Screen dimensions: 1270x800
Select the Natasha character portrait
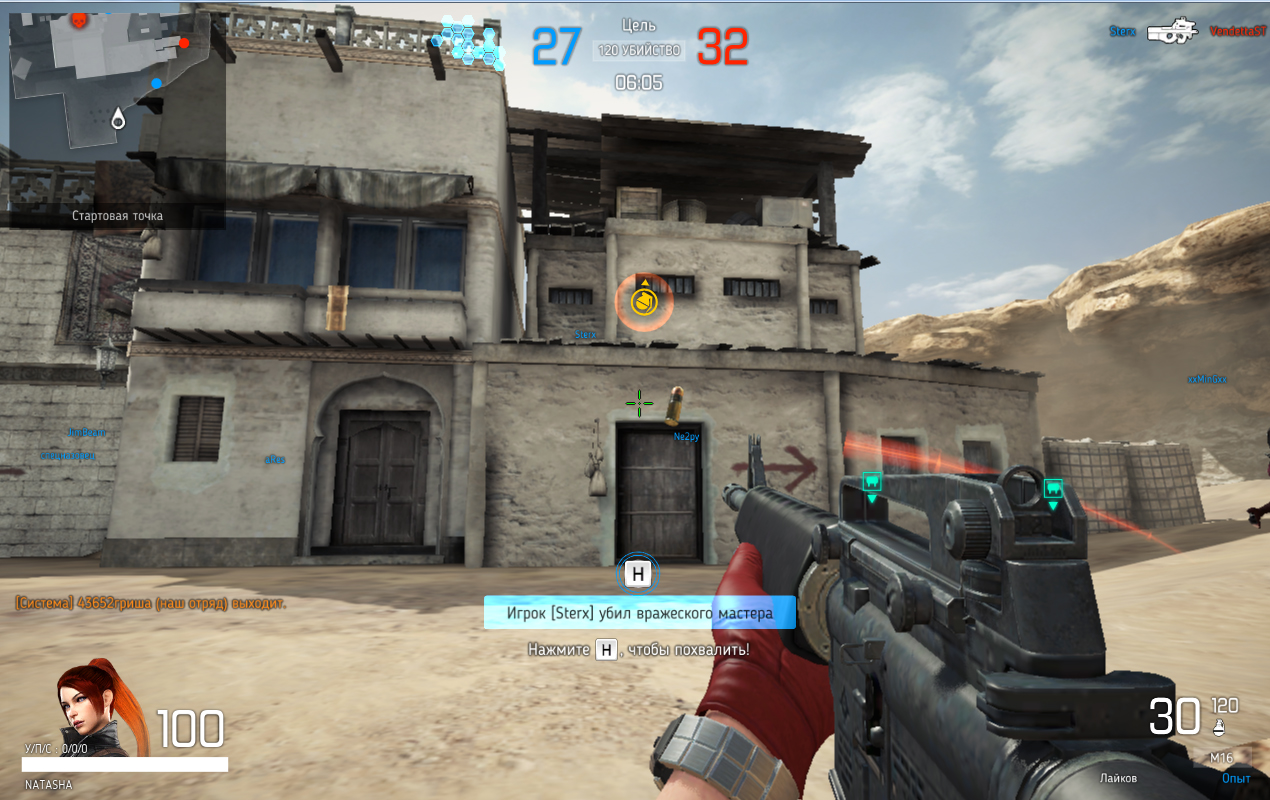tap(88, 705)
